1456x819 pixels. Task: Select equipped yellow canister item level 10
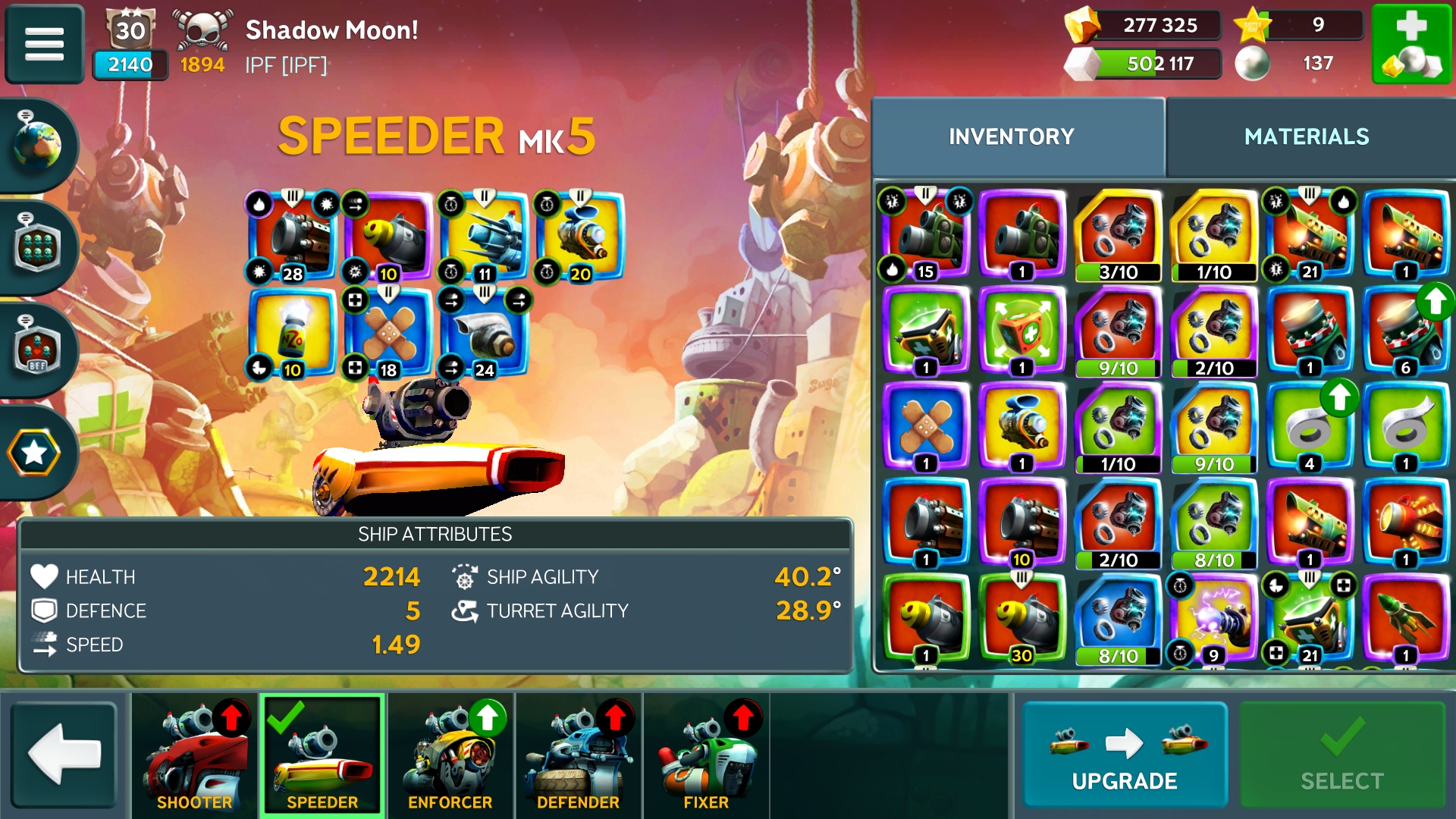pyautogui.click(x=293, y=332)
